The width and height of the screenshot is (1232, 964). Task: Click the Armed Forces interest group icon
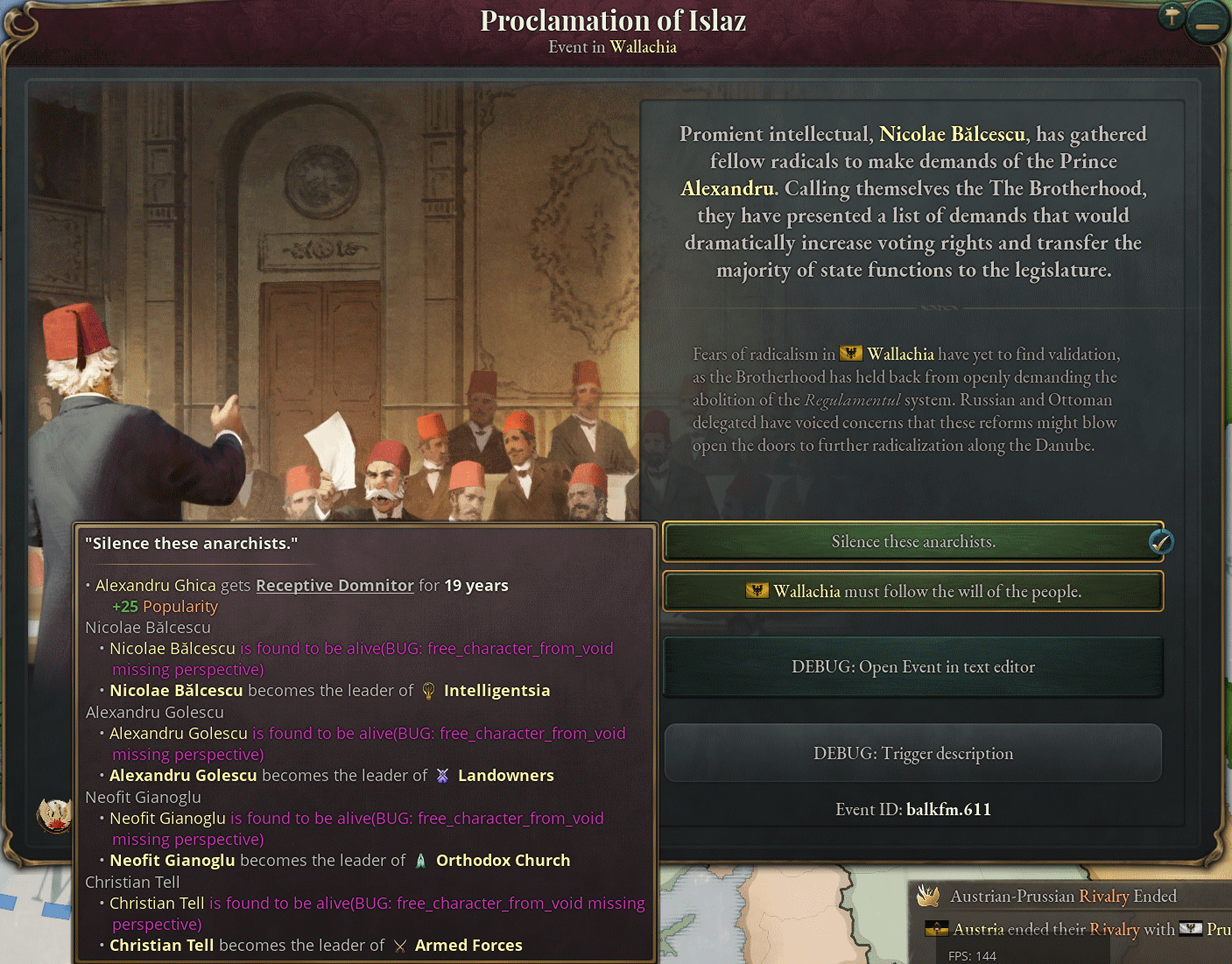401,946
